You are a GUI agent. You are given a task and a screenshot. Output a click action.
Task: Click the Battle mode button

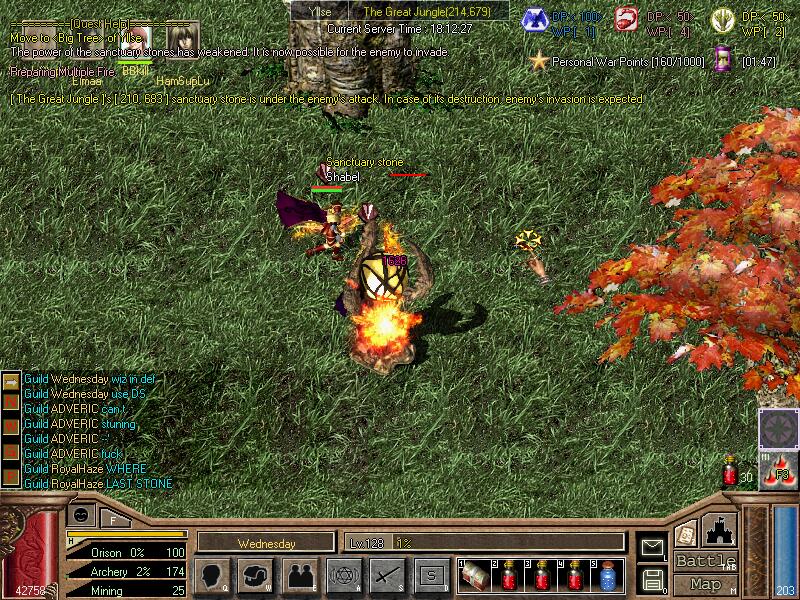705,561
